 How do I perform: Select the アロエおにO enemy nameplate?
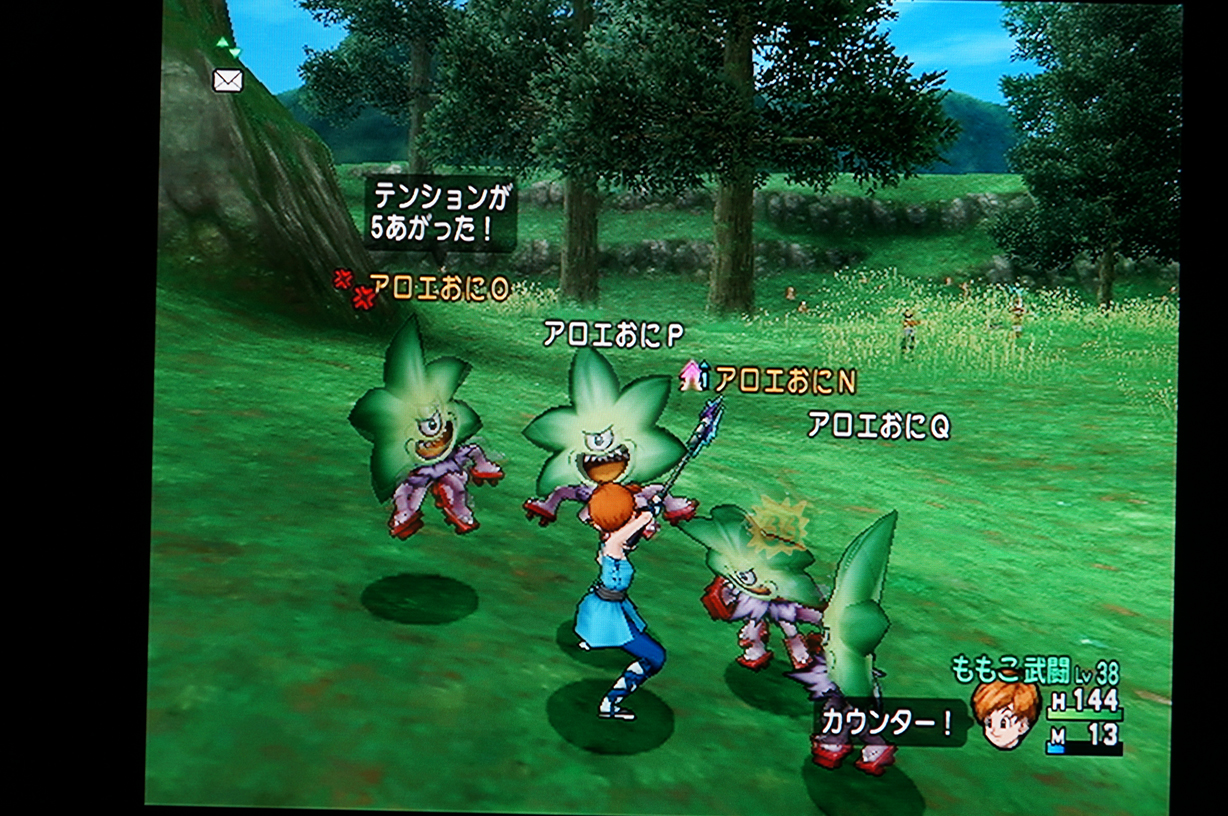439,289
